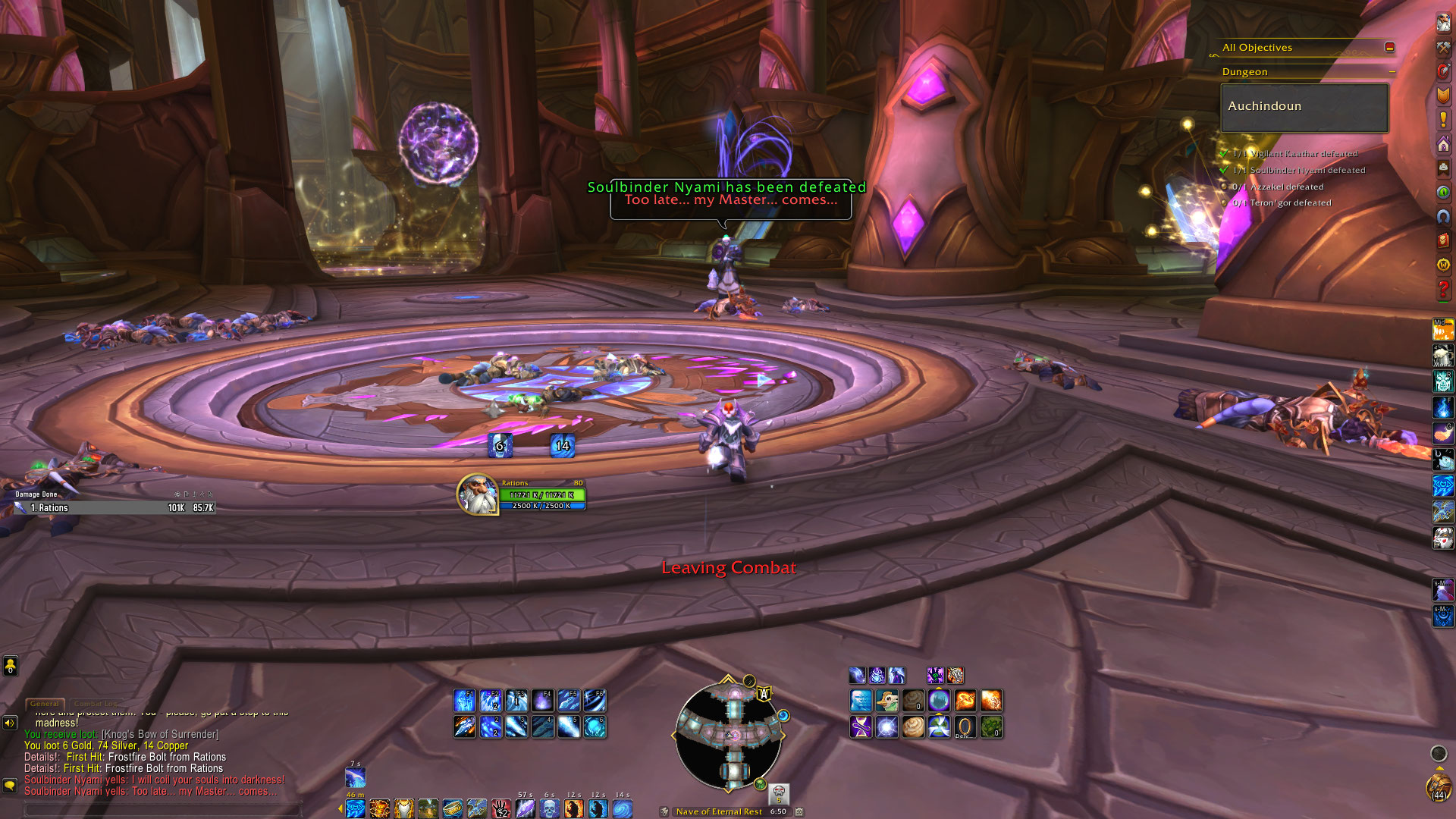
Task: Activate the F4 purple orb ability
Action: 542,701
